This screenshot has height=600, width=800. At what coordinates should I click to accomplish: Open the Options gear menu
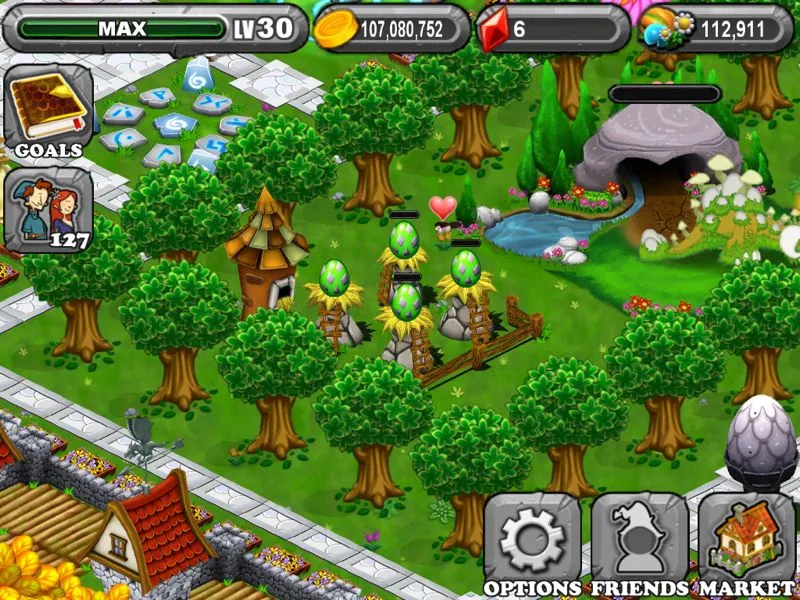(531, 542)
